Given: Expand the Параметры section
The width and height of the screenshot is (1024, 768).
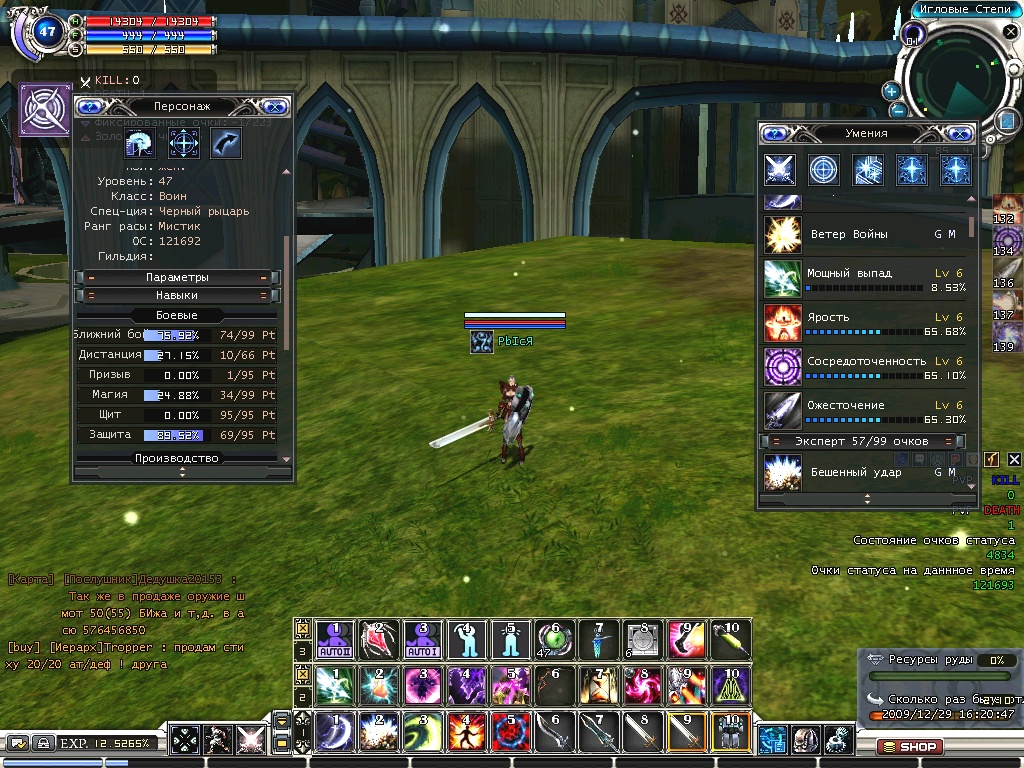Looking at the screenshot, I should click(177, 277).
